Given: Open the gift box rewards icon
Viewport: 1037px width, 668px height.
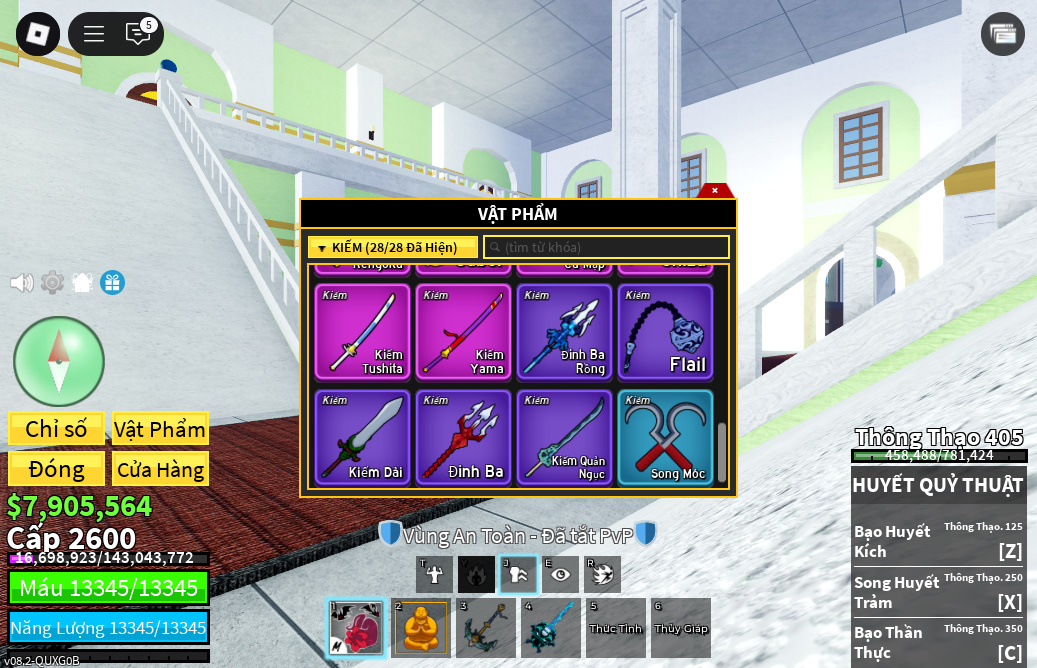Looking at the screenshot, I should click(x=112, y=283).
